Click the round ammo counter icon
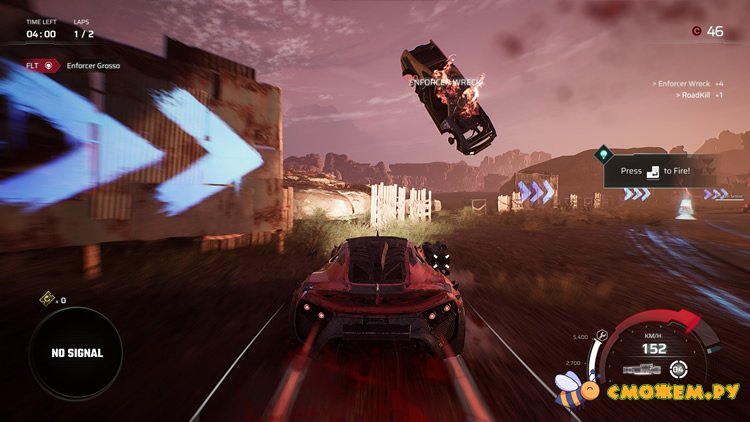 click(680, 368)
